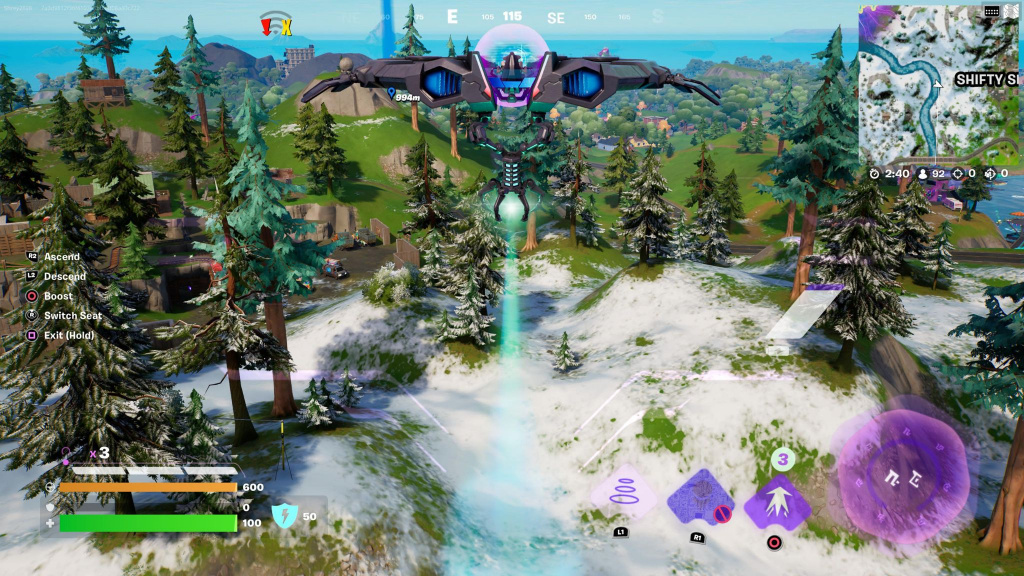1024x576 pixels.
Task: Open the minimap showing Shifty Shafts
Action: (940, 84)
